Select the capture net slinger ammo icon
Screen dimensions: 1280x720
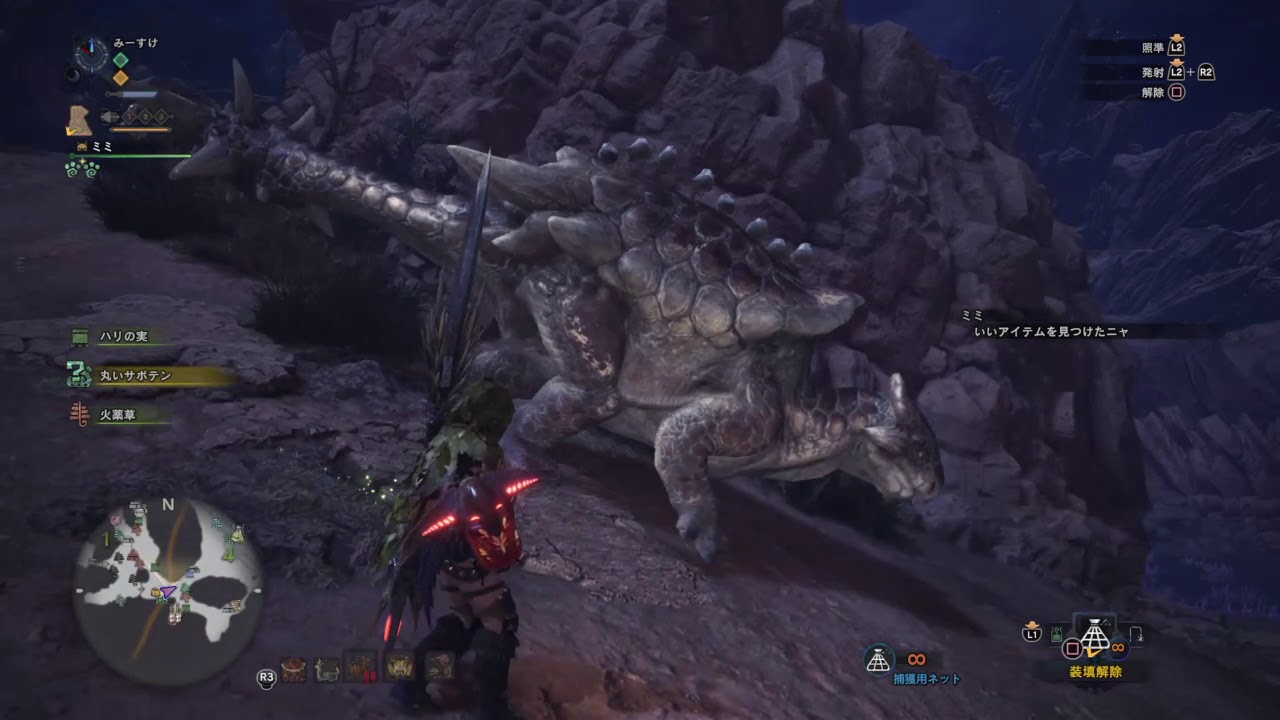(877, 657)
